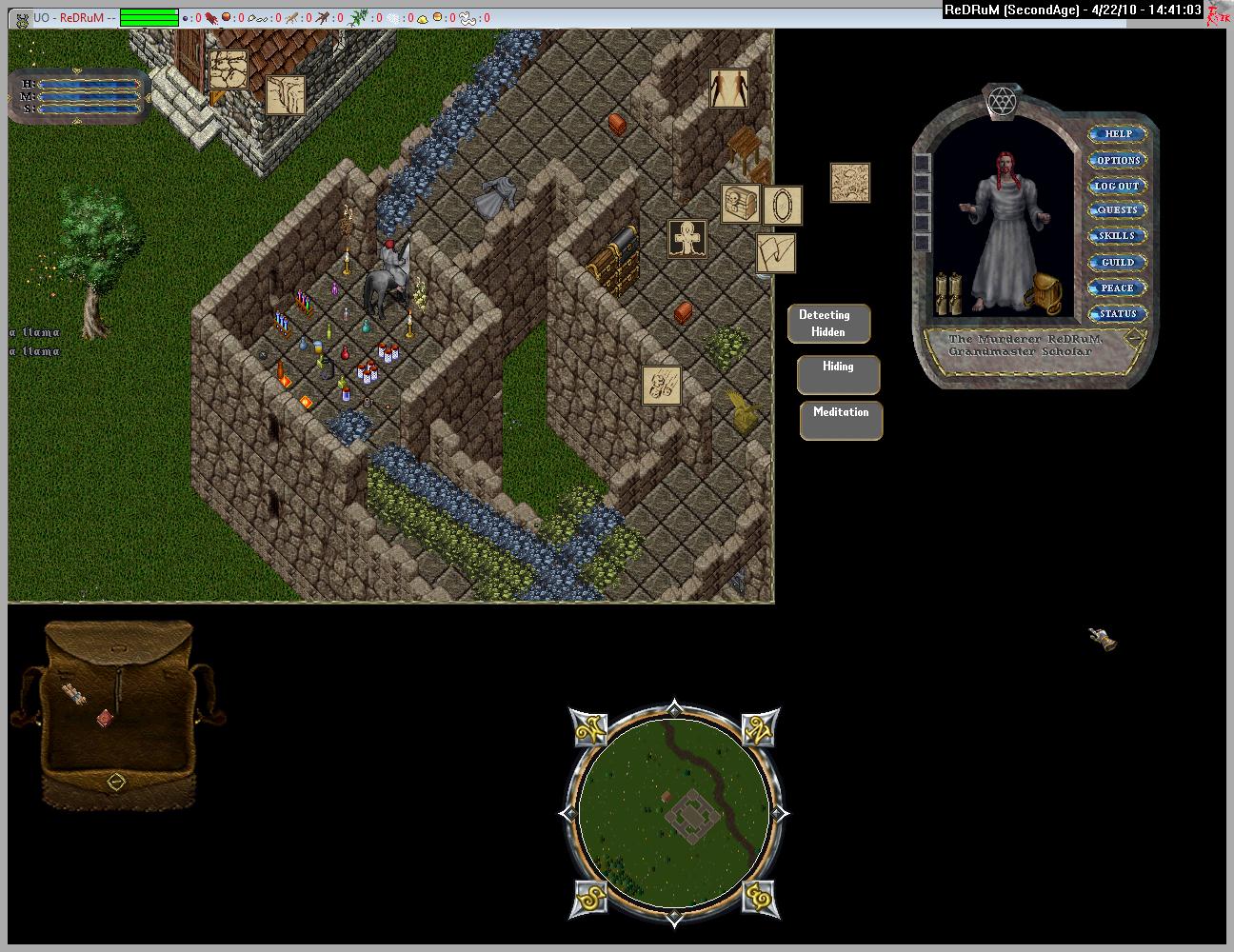Use the Detecting Hidden skill button
This screenshot has height=952, width=1234.
pos(828,324)
